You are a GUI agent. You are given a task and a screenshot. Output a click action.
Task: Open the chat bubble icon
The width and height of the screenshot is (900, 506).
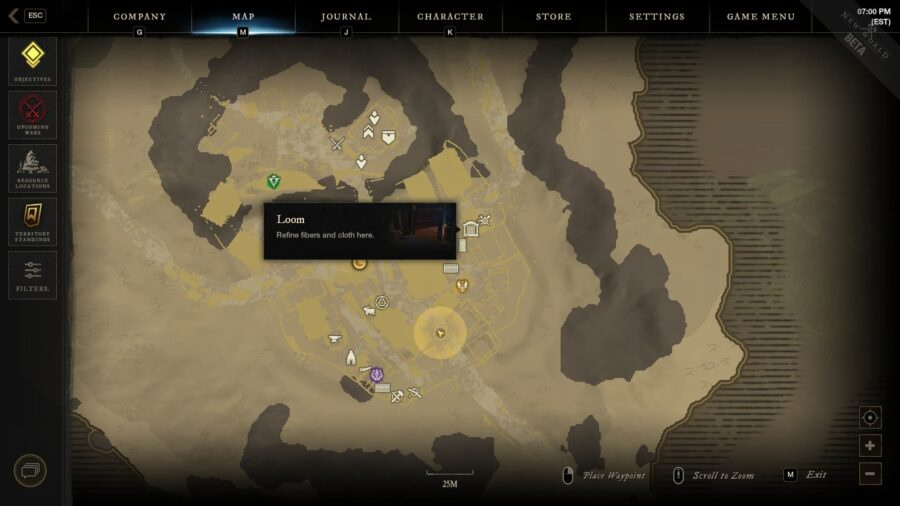(x=30, y=470)
